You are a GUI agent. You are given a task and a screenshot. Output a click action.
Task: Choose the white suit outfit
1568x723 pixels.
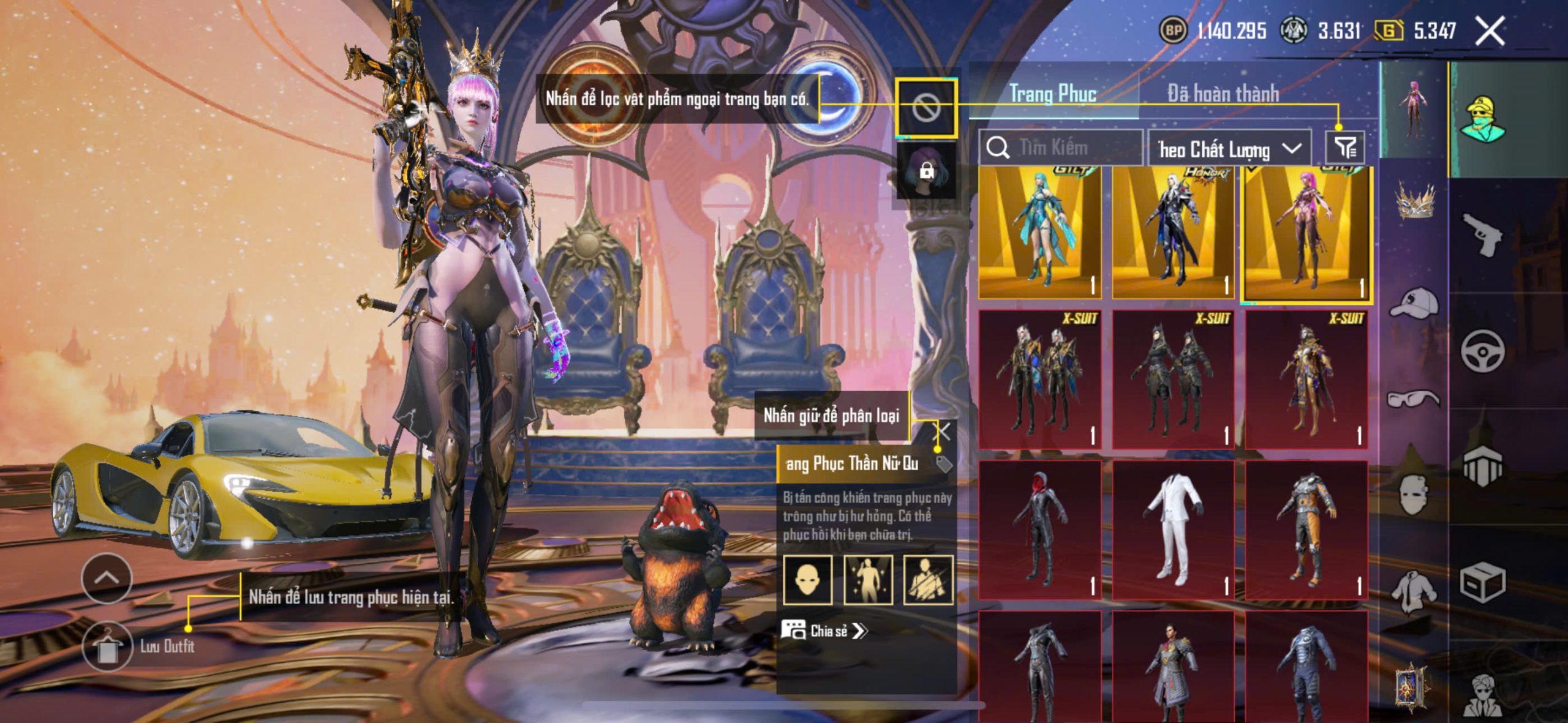click(1173, 530)
